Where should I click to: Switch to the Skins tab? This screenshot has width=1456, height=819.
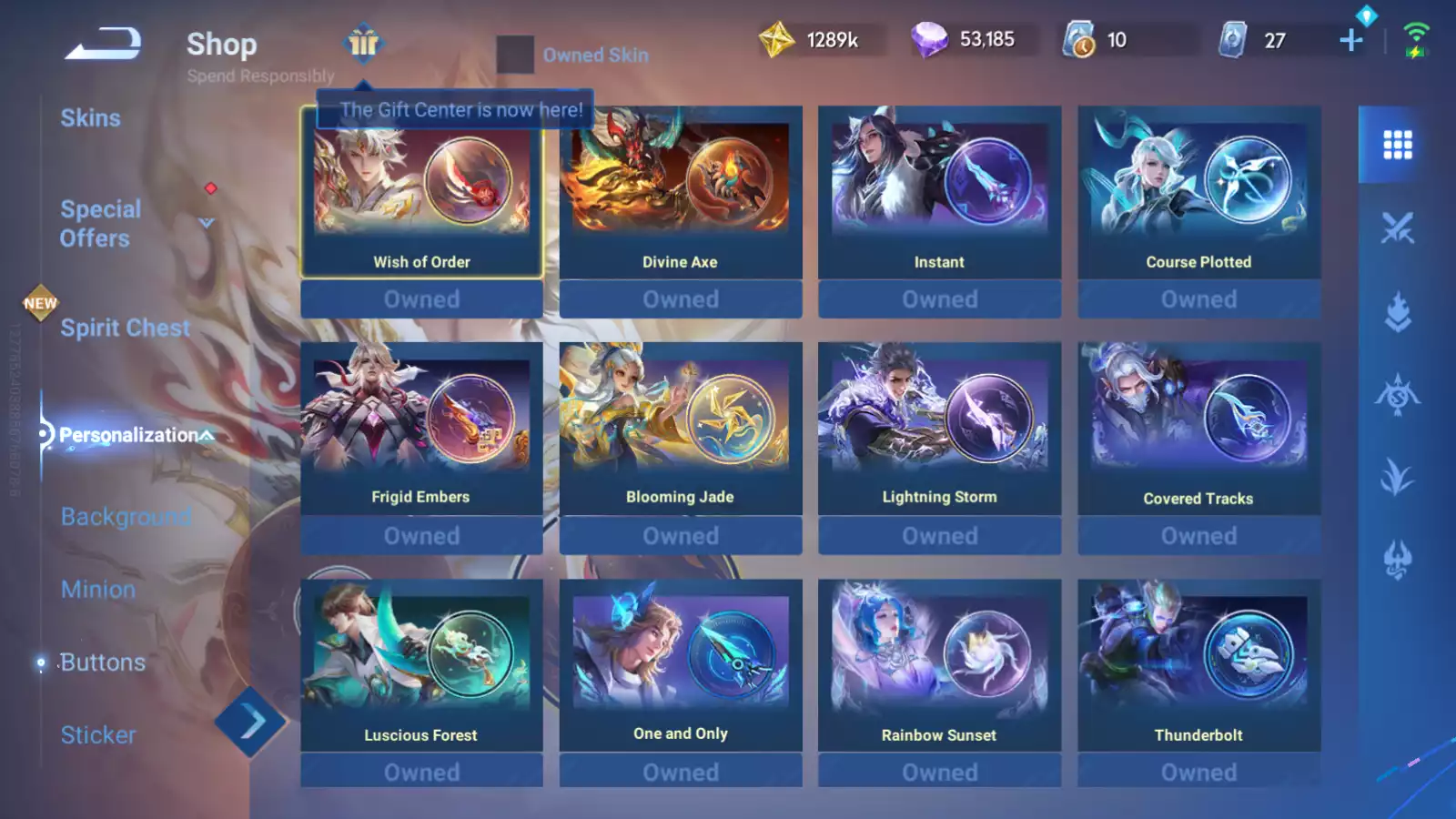(x=91, y=117)
